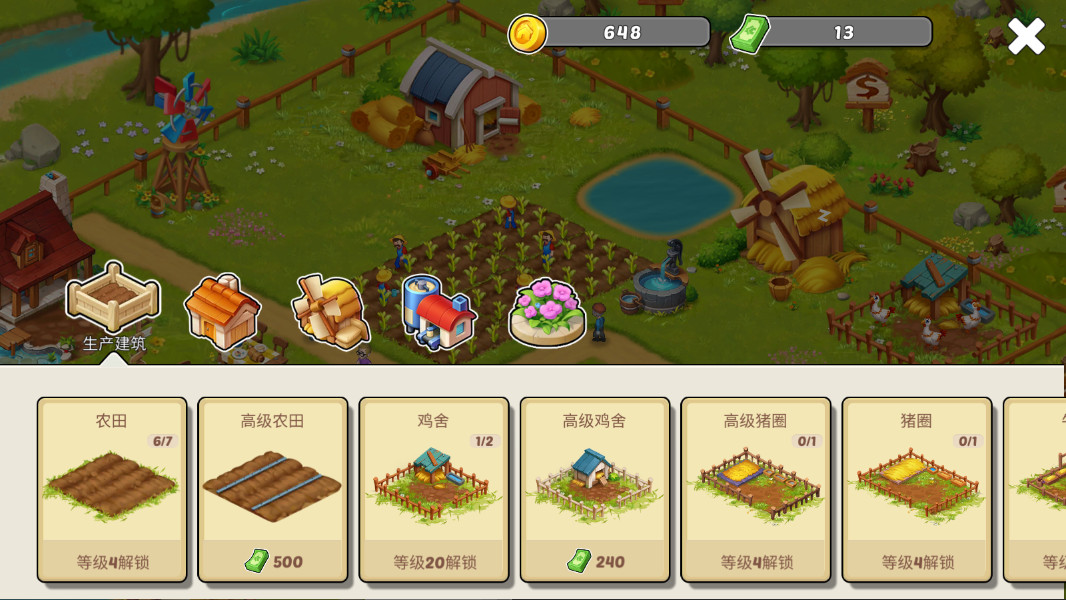Tap the green cash balance icon

(749, 33)
